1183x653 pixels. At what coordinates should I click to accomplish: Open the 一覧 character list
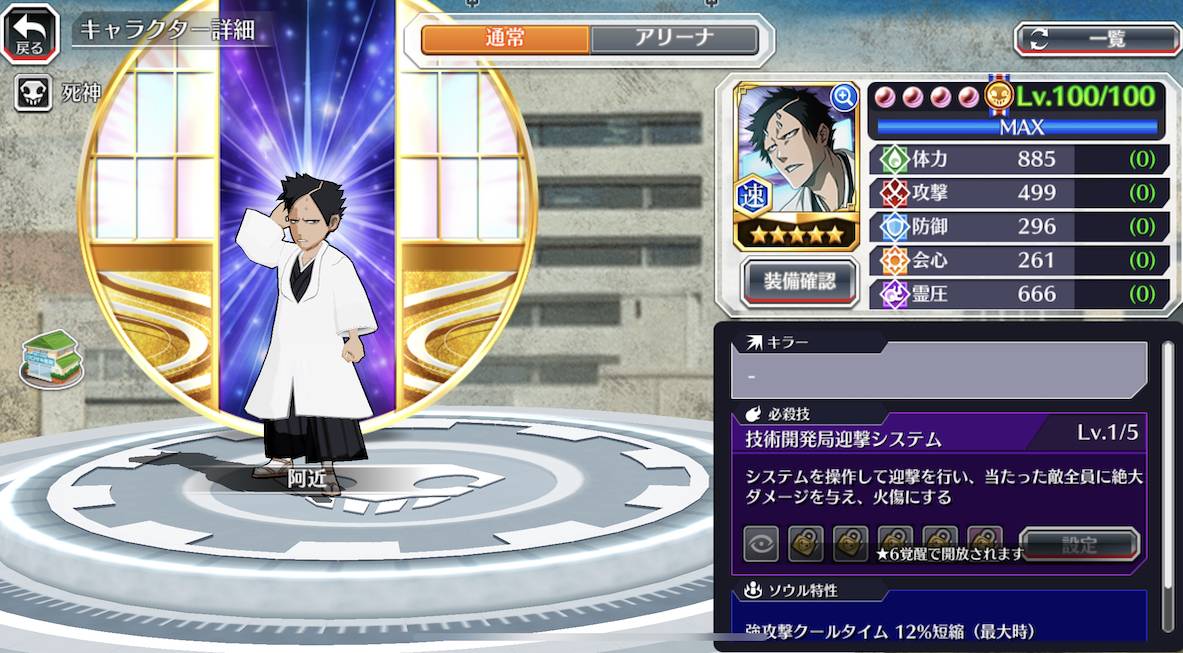[x=1098, y=39]
